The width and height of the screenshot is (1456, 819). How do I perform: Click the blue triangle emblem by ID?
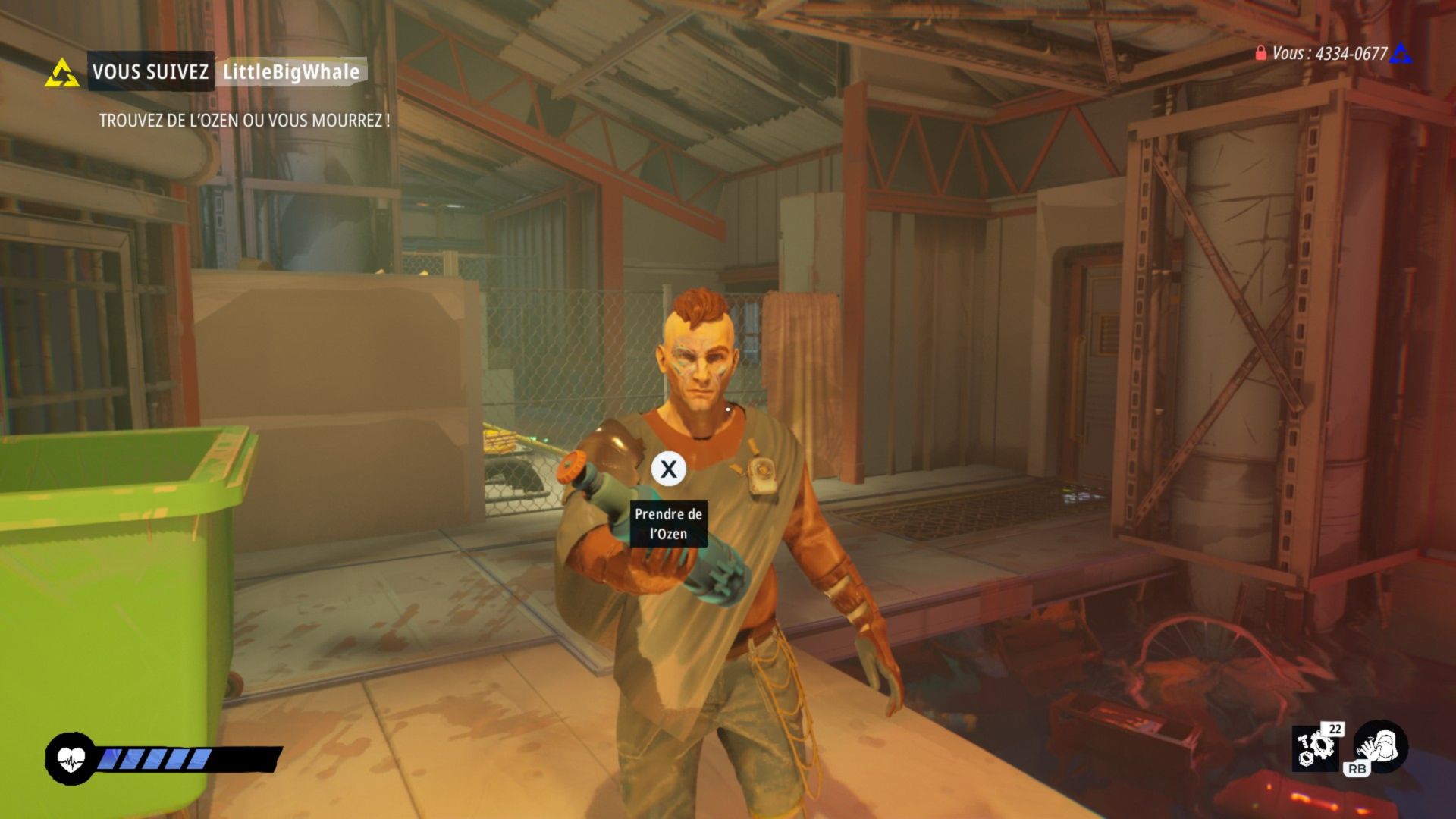click(x=1401, y=53)
